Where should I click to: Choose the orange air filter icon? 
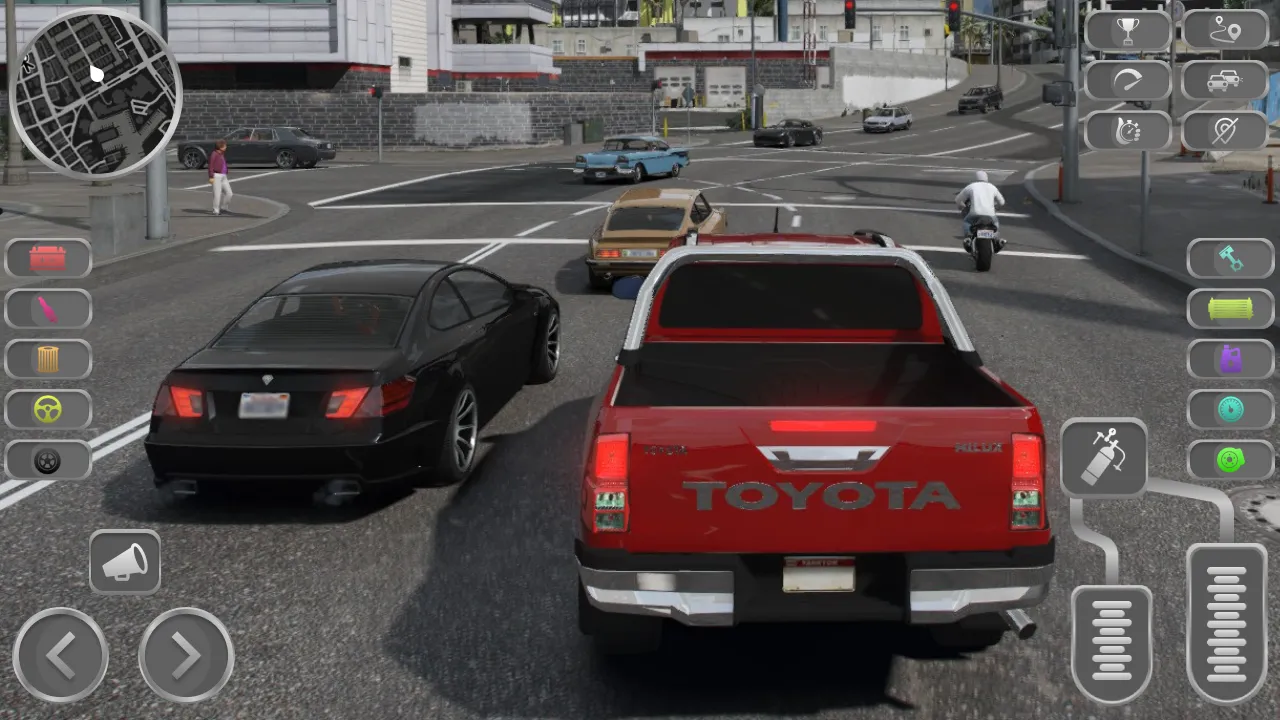tap(48, 359)
